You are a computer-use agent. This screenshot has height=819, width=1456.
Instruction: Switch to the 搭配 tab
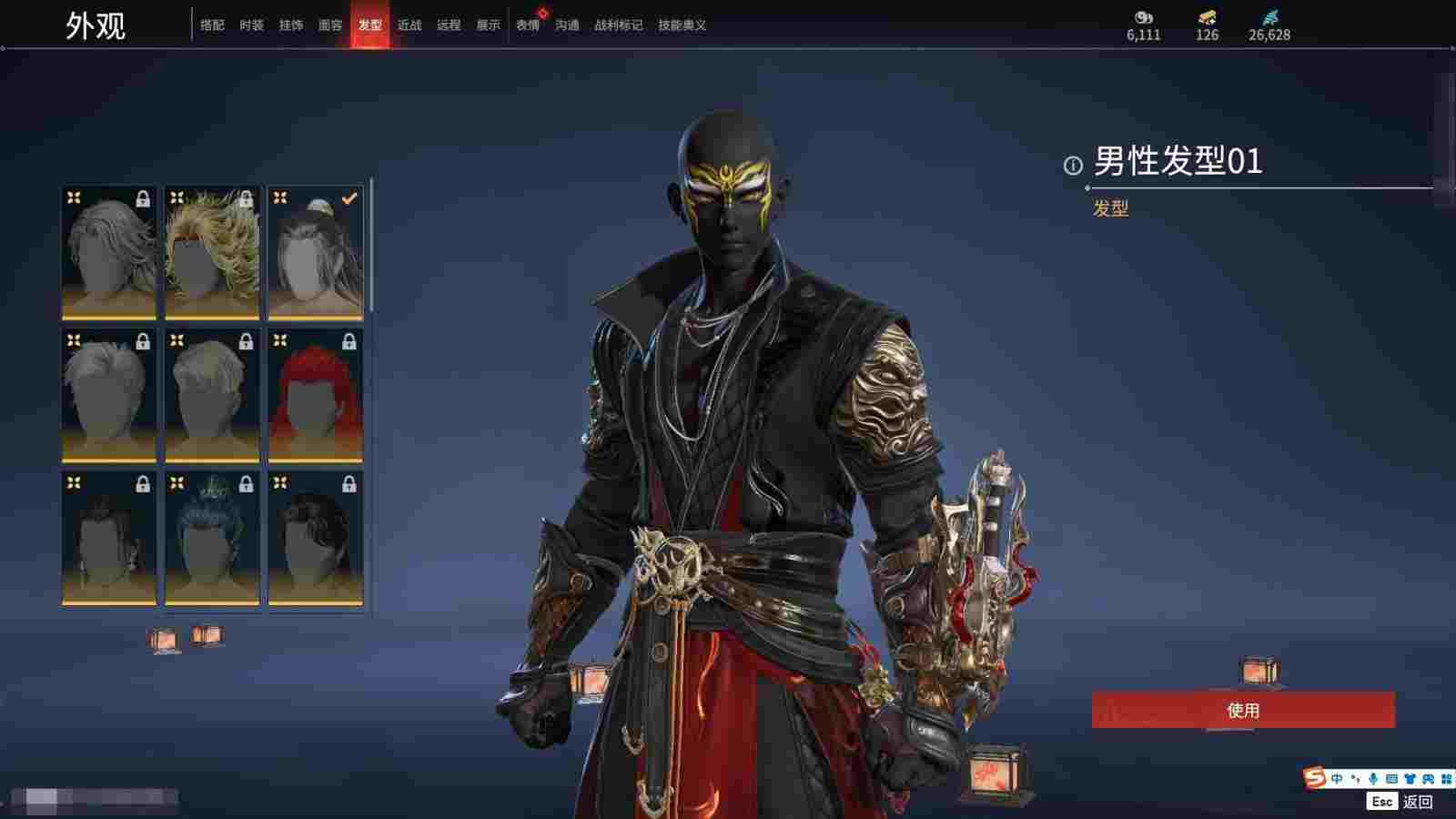[x=212, y=25]
